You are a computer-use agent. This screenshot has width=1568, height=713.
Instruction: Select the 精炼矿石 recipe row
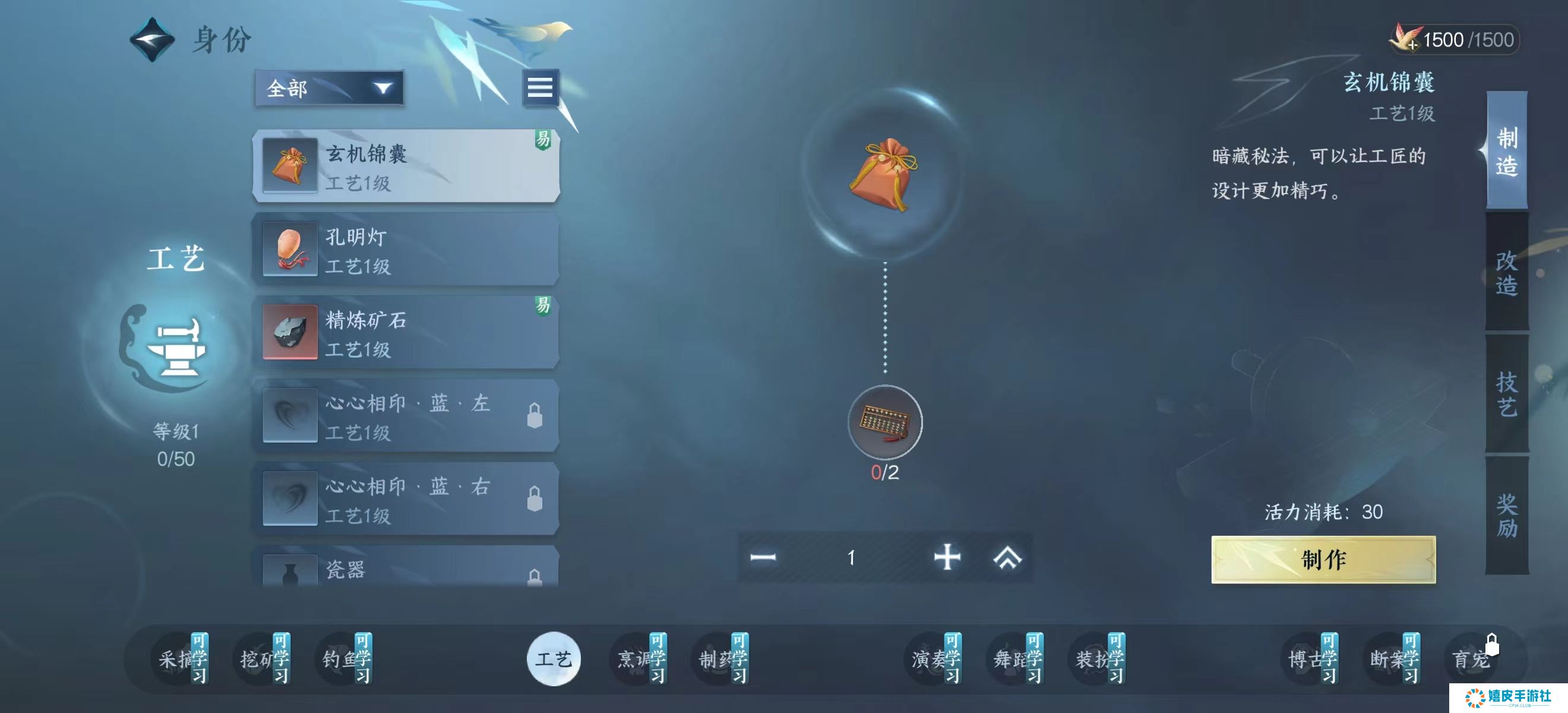(x=406, y=333)
